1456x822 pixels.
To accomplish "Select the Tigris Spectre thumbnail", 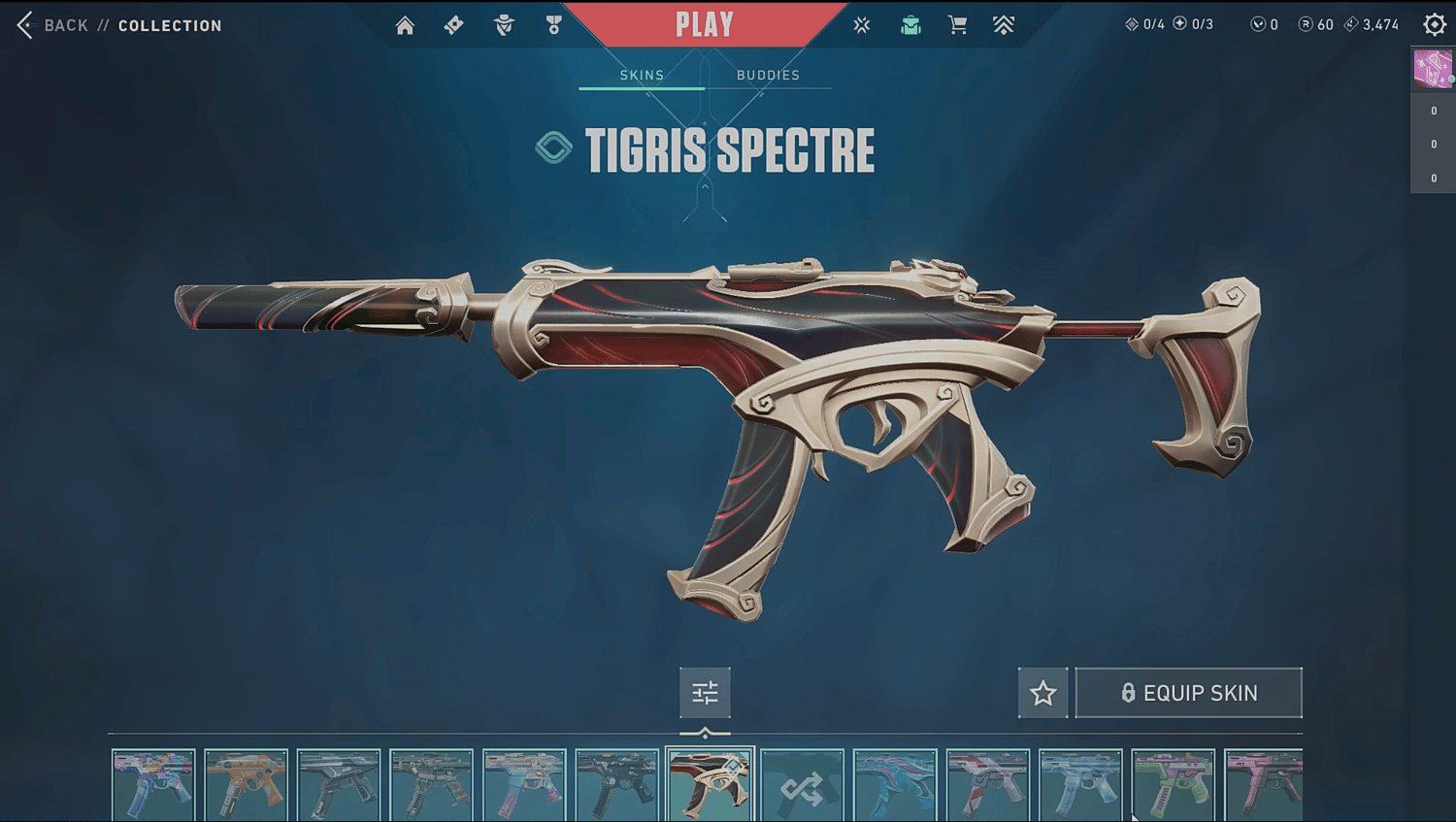I will [x=710, y=786].
